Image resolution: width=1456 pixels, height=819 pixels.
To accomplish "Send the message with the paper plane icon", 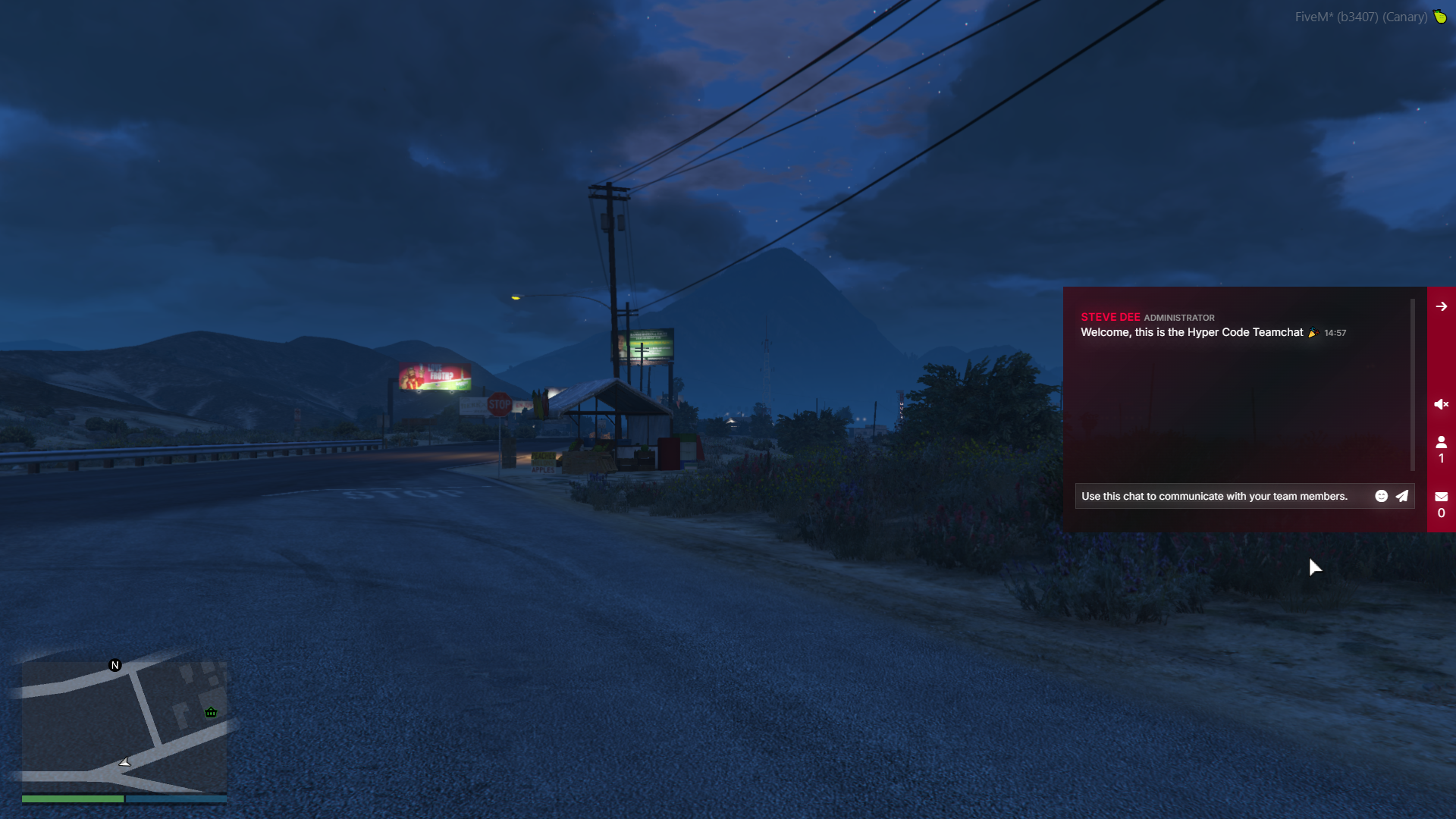I will point(1402,496).
